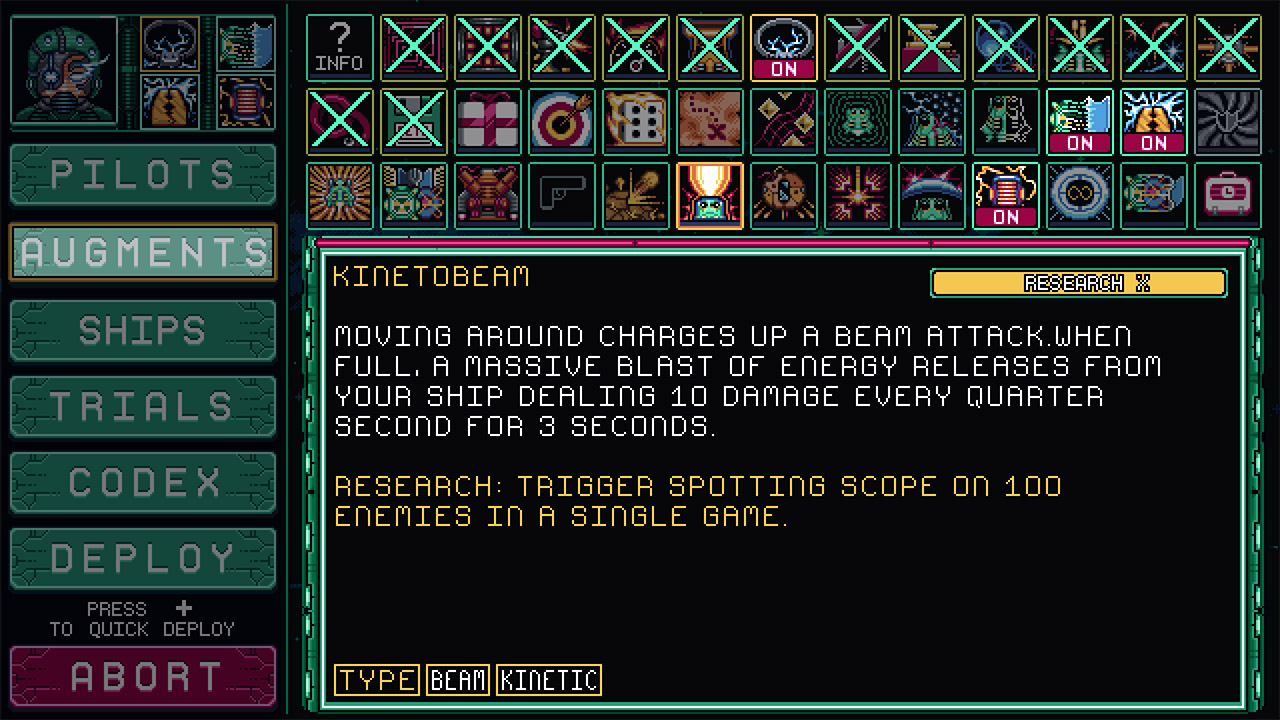Select the treasure map augment
Screen dimensions: 1280x720
709,121
